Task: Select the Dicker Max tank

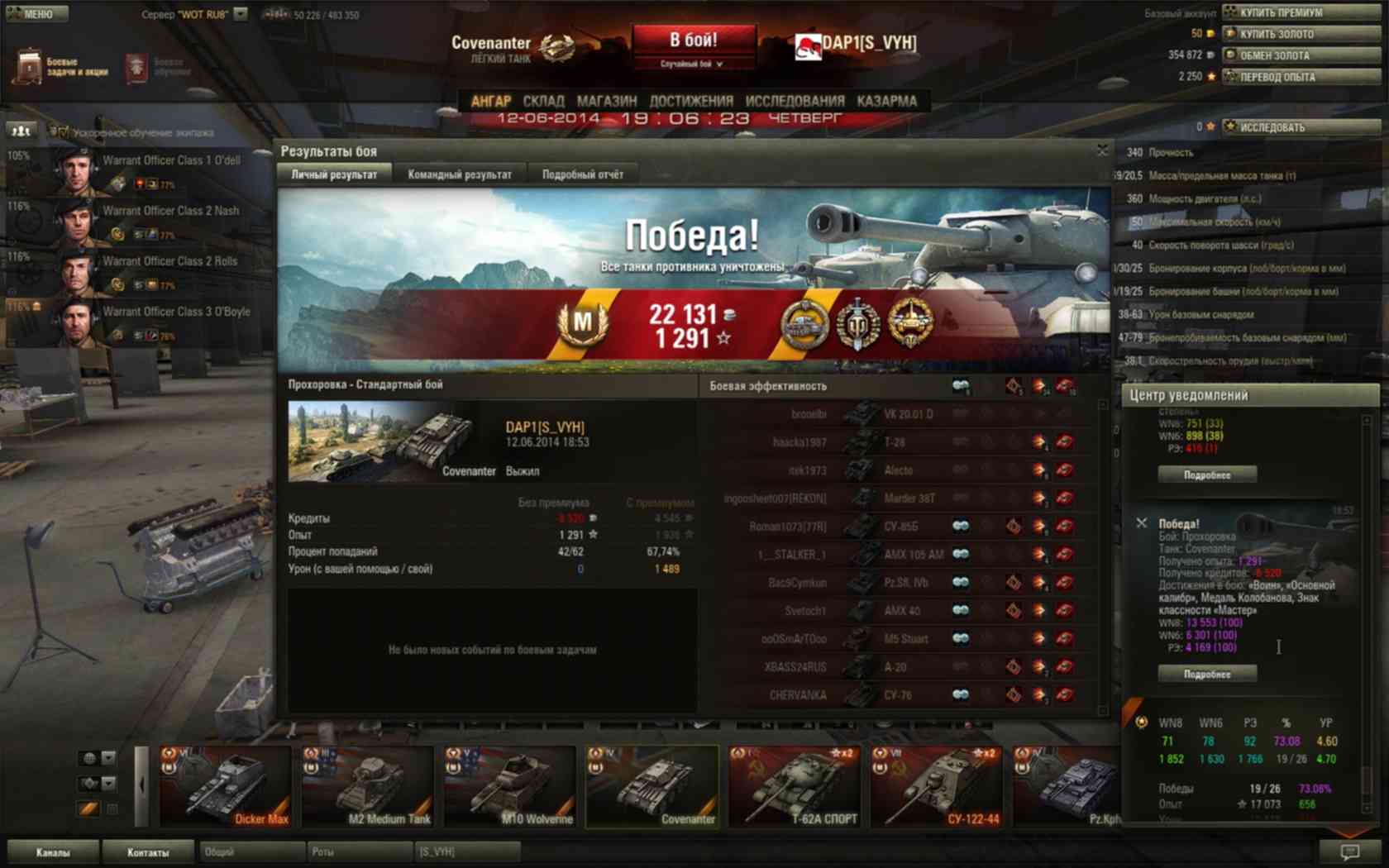Action: click(x=225, y=786)
